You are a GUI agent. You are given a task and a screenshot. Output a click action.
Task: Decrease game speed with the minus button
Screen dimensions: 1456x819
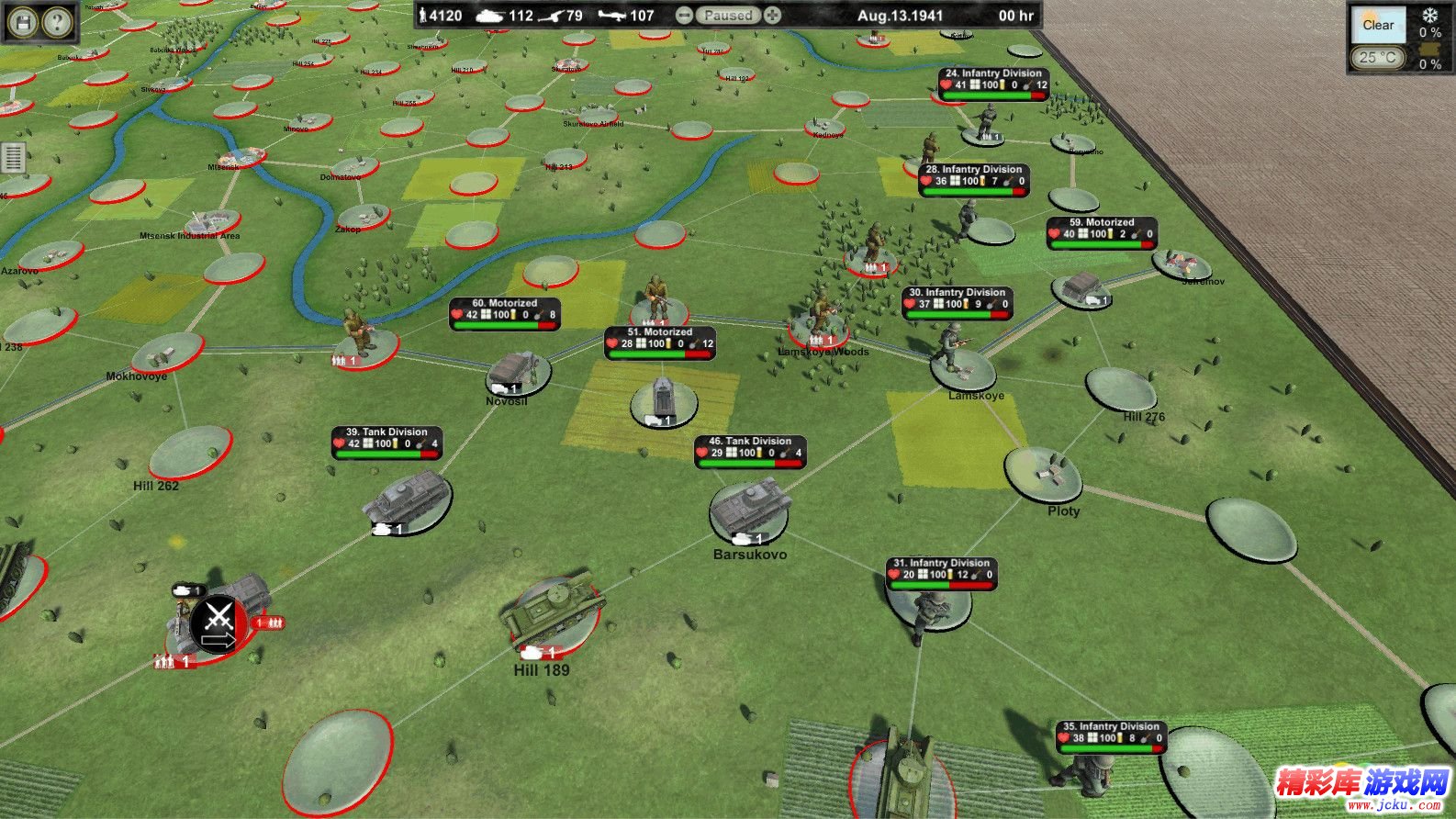coord(684,16)
